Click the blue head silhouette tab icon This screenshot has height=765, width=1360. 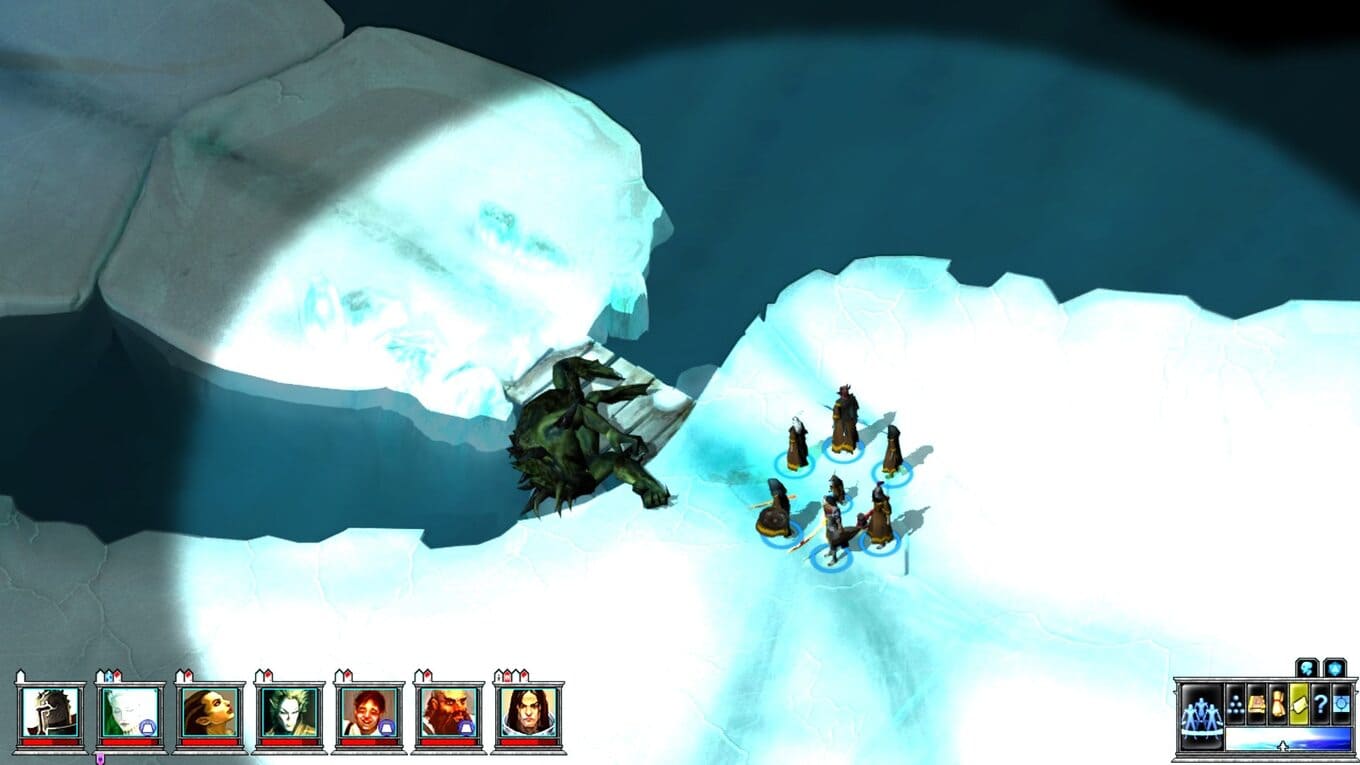[1307, 667]
